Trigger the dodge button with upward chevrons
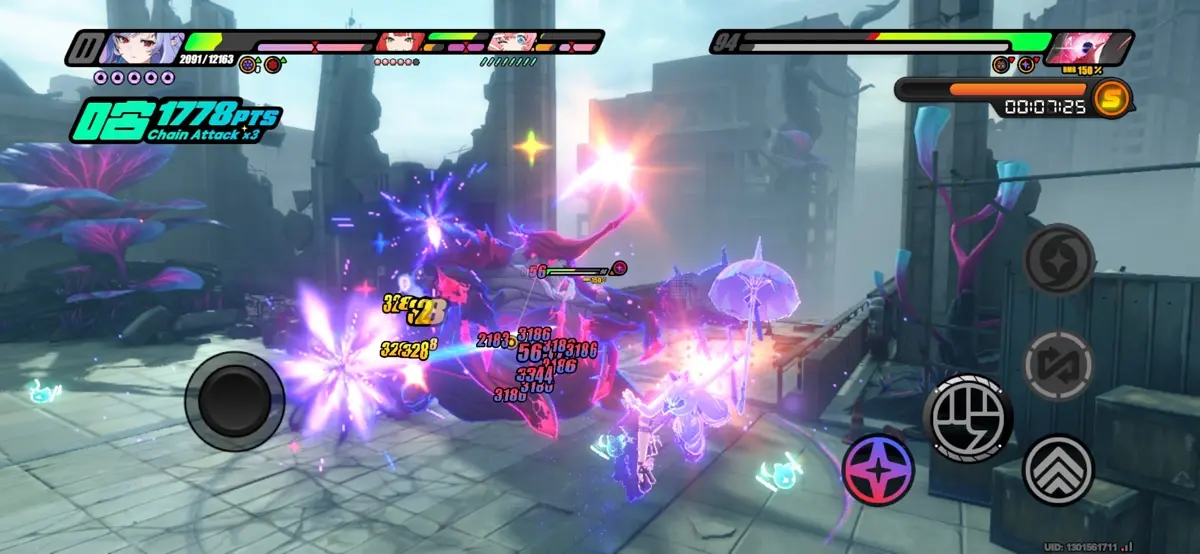 [1058, 469]
